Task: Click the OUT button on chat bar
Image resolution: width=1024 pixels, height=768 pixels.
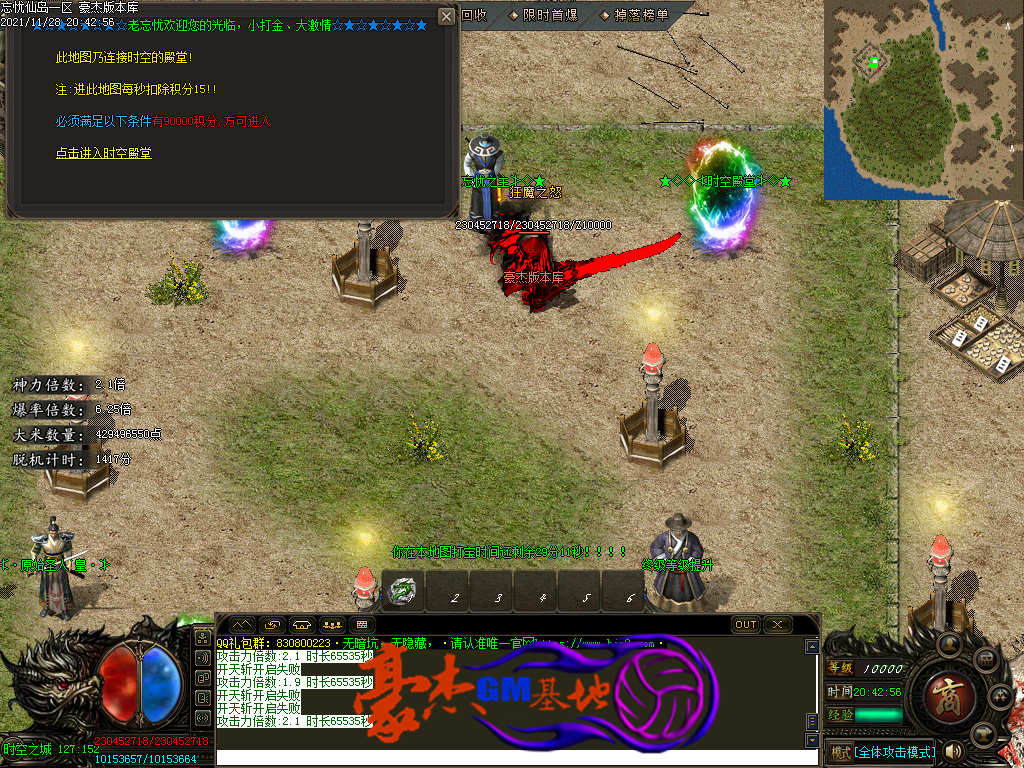Action: tap(746, 625)
